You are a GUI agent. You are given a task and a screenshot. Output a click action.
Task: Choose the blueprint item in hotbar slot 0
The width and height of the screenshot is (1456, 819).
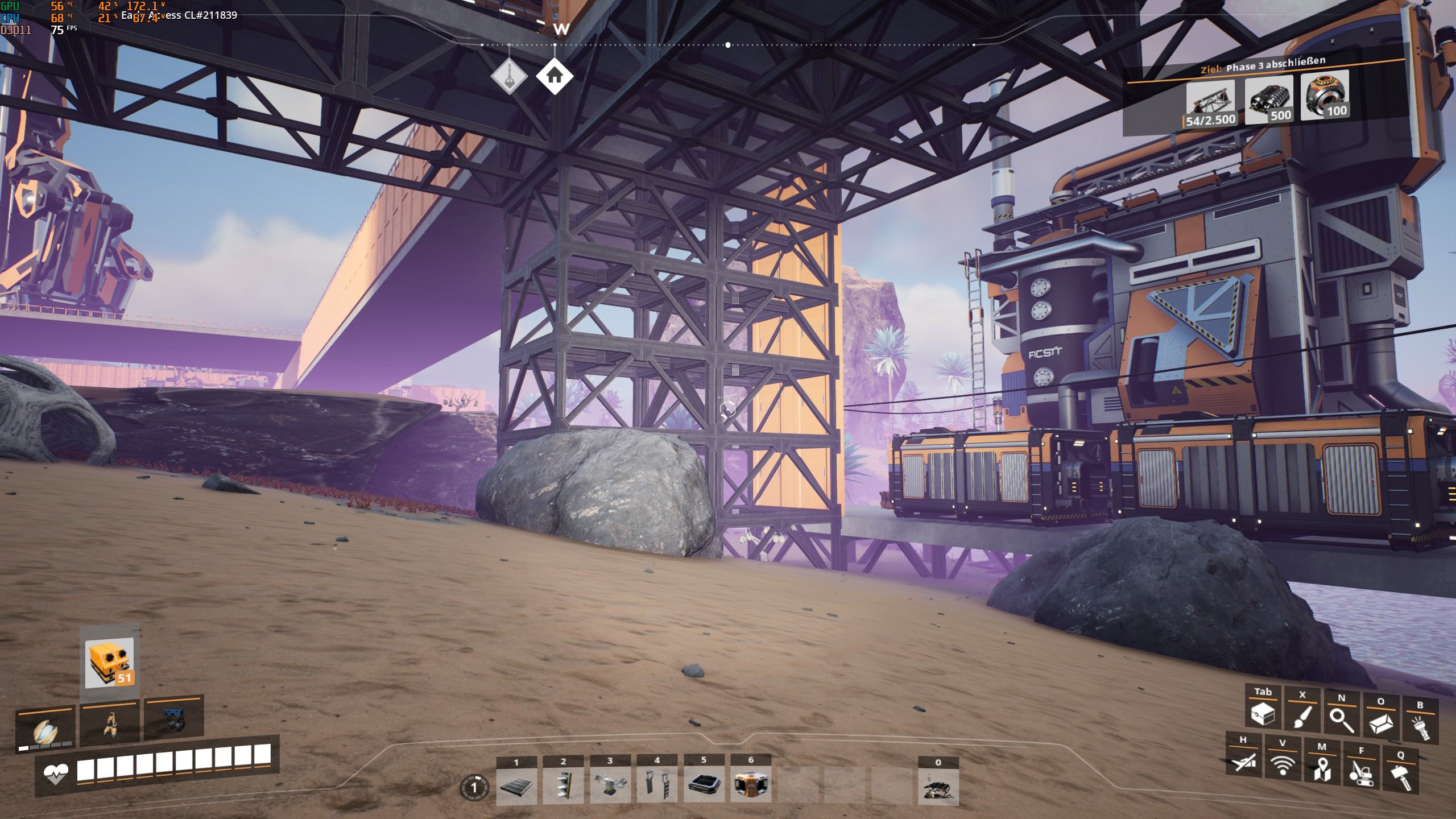tap(938, 787)
